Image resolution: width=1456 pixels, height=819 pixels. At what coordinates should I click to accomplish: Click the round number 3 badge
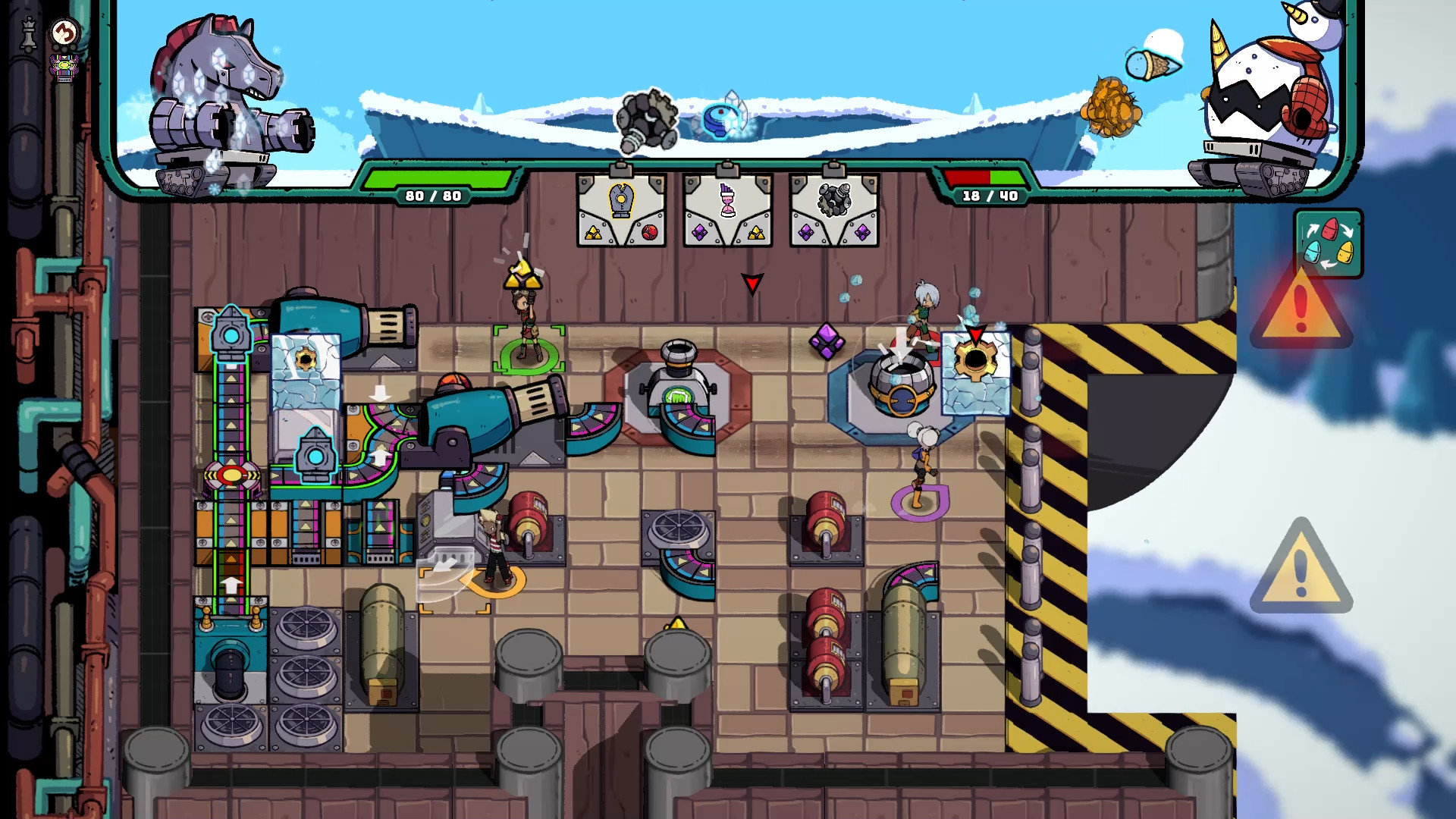coord(65,33)
